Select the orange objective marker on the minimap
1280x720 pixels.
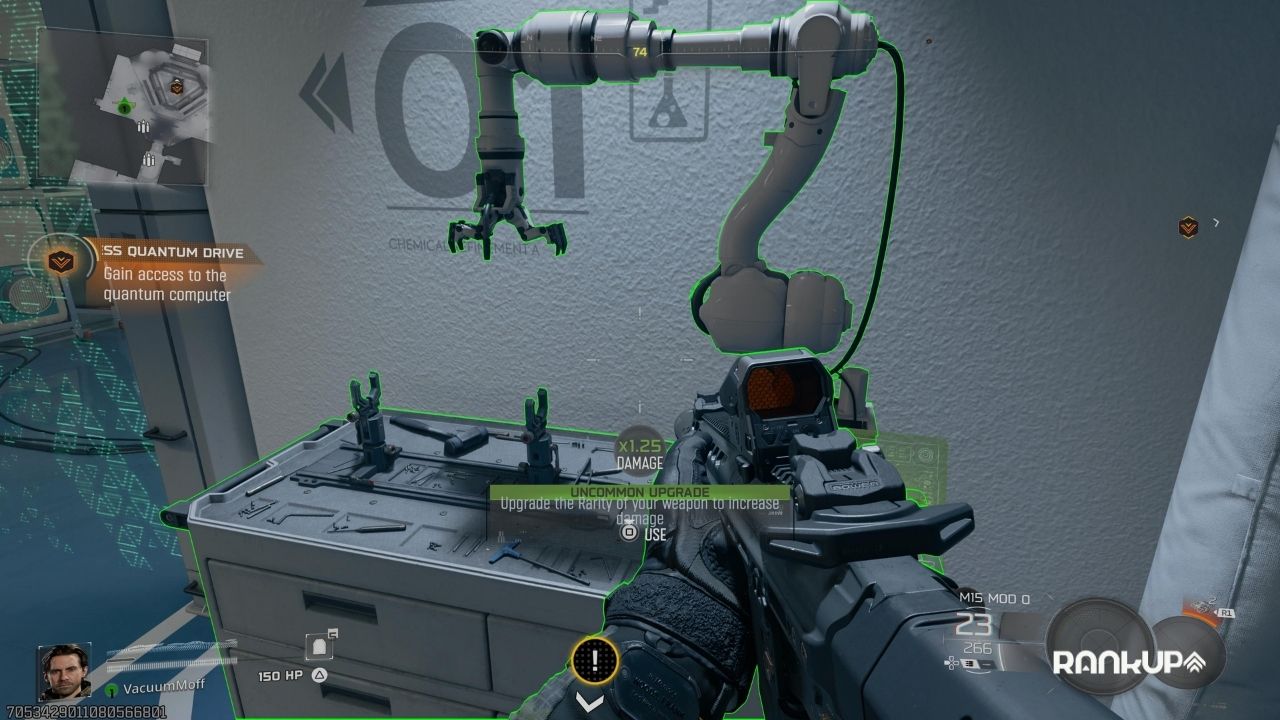177,88
